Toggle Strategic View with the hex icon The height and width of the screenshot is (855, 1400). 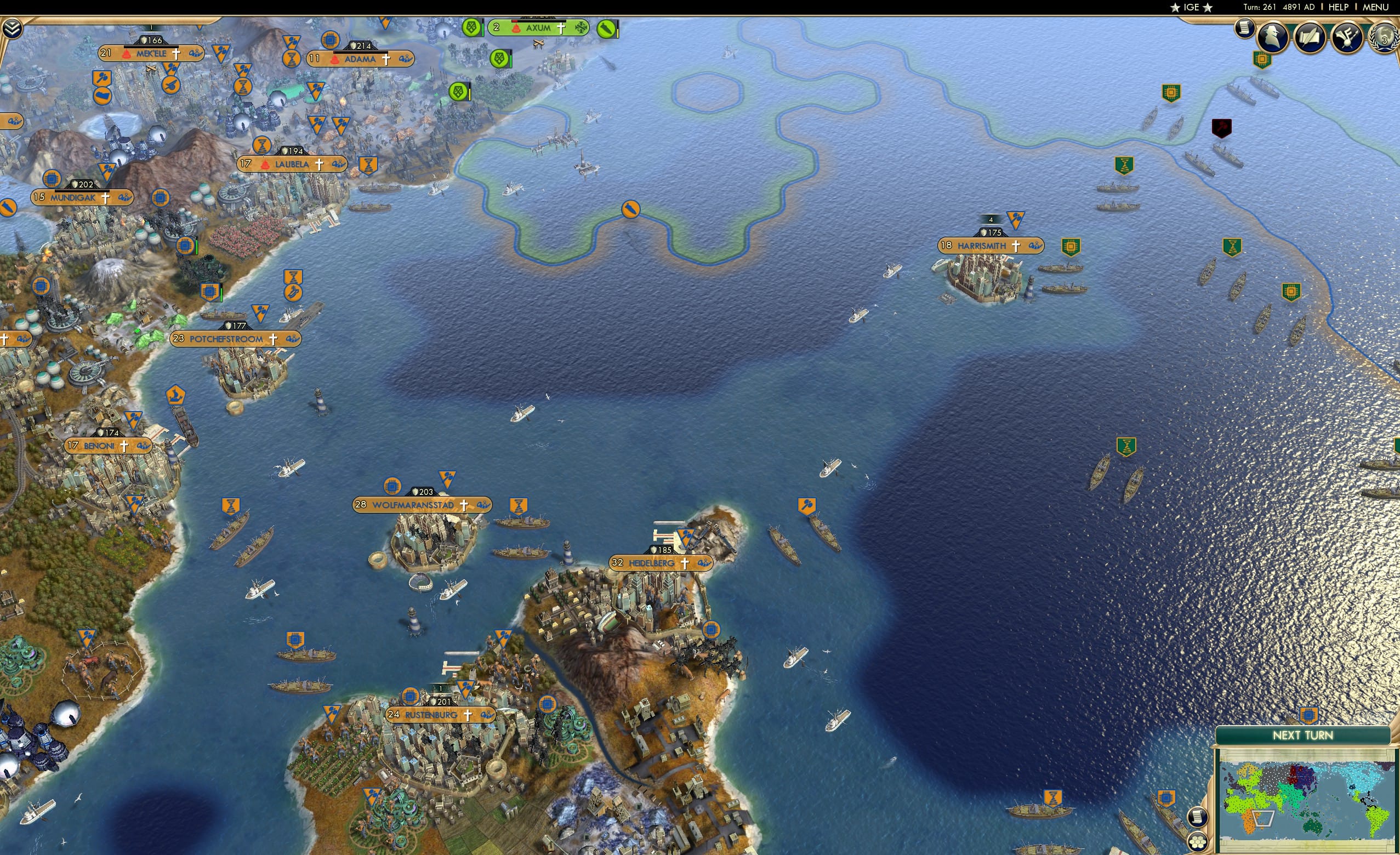click(1198, 842)
